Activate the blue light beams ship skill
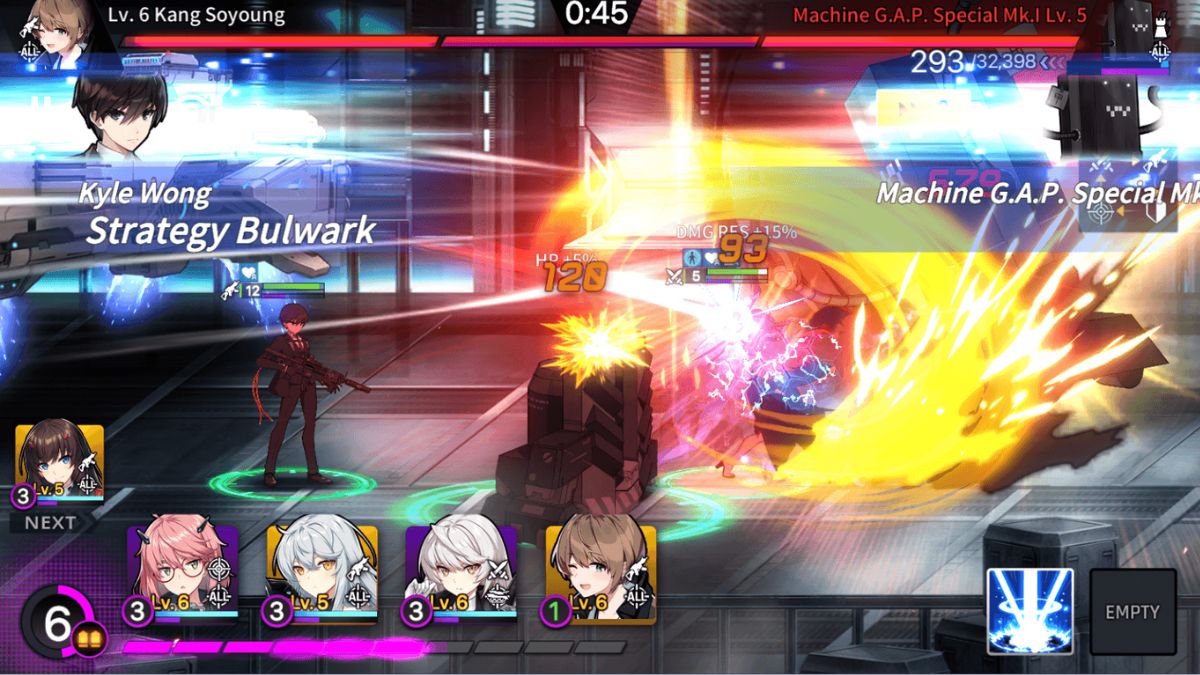Viewport: 1200px width, 675px height. coord(1030,611)
